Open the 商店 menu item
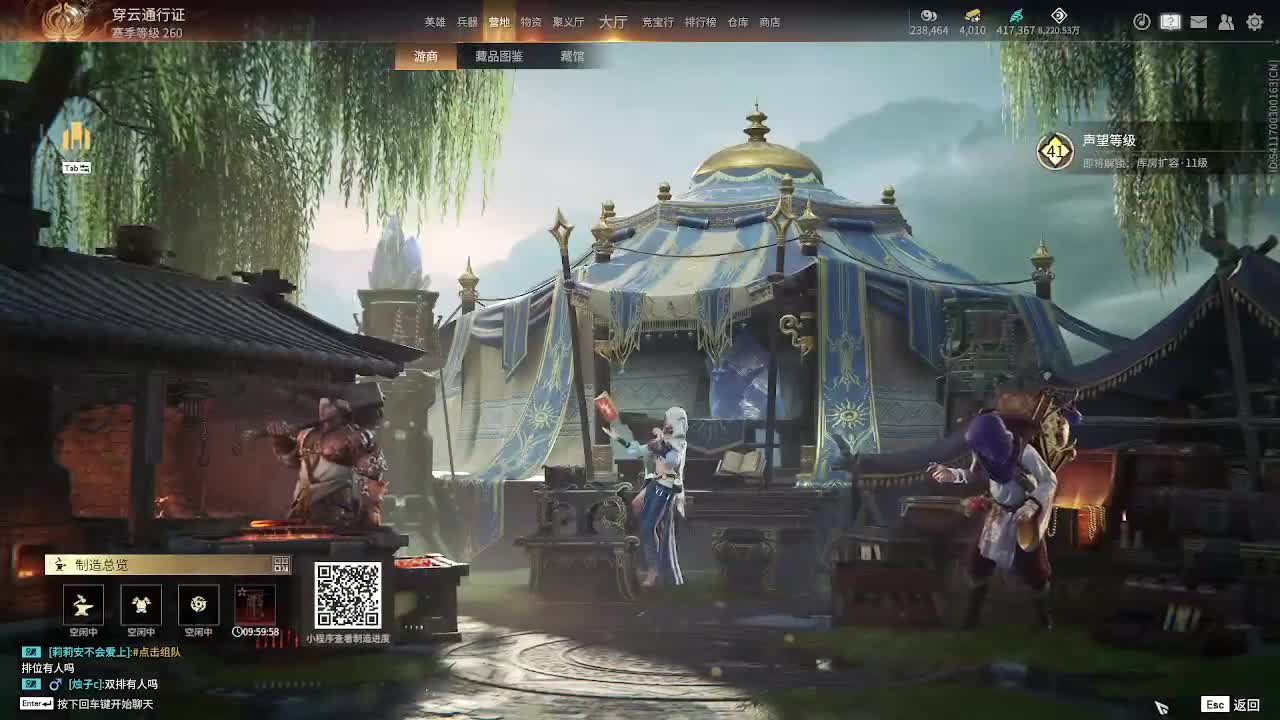Viewport: 1280px width, 720px height. [769, 20]
